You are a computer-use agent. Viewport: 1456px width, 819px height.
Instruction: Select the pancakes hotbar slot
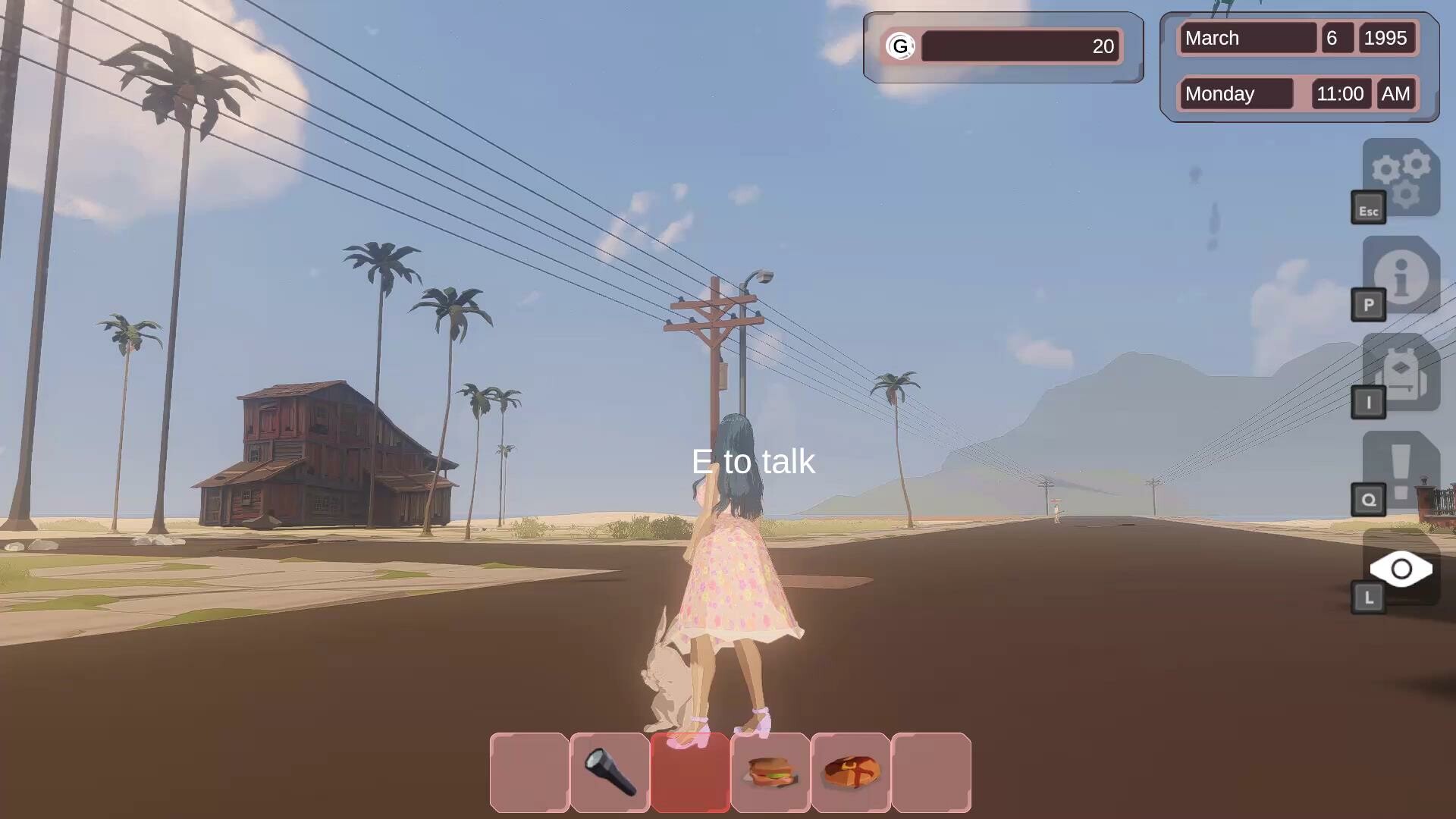click(850, 773)
